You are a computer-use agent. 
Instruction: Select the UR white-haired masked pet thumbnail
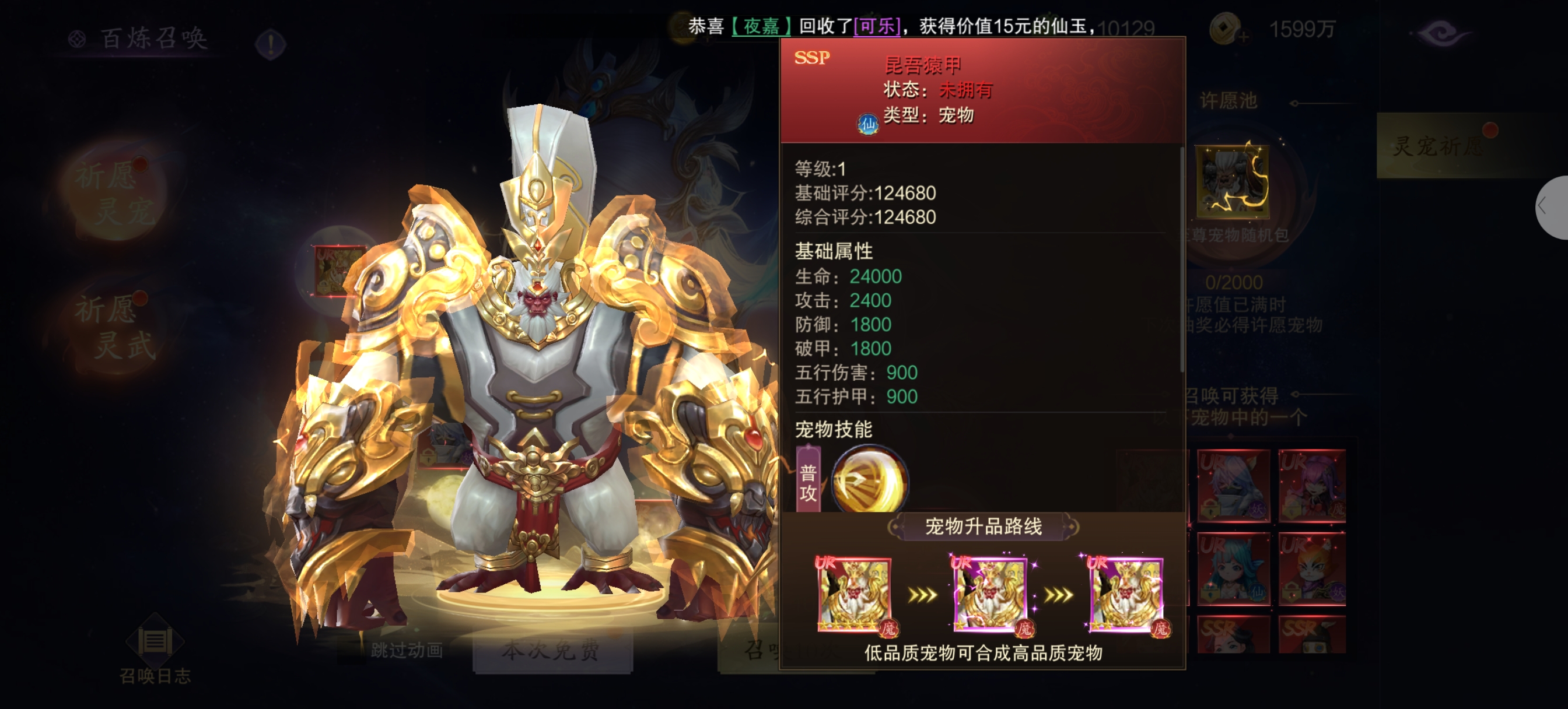point(1233,485)
